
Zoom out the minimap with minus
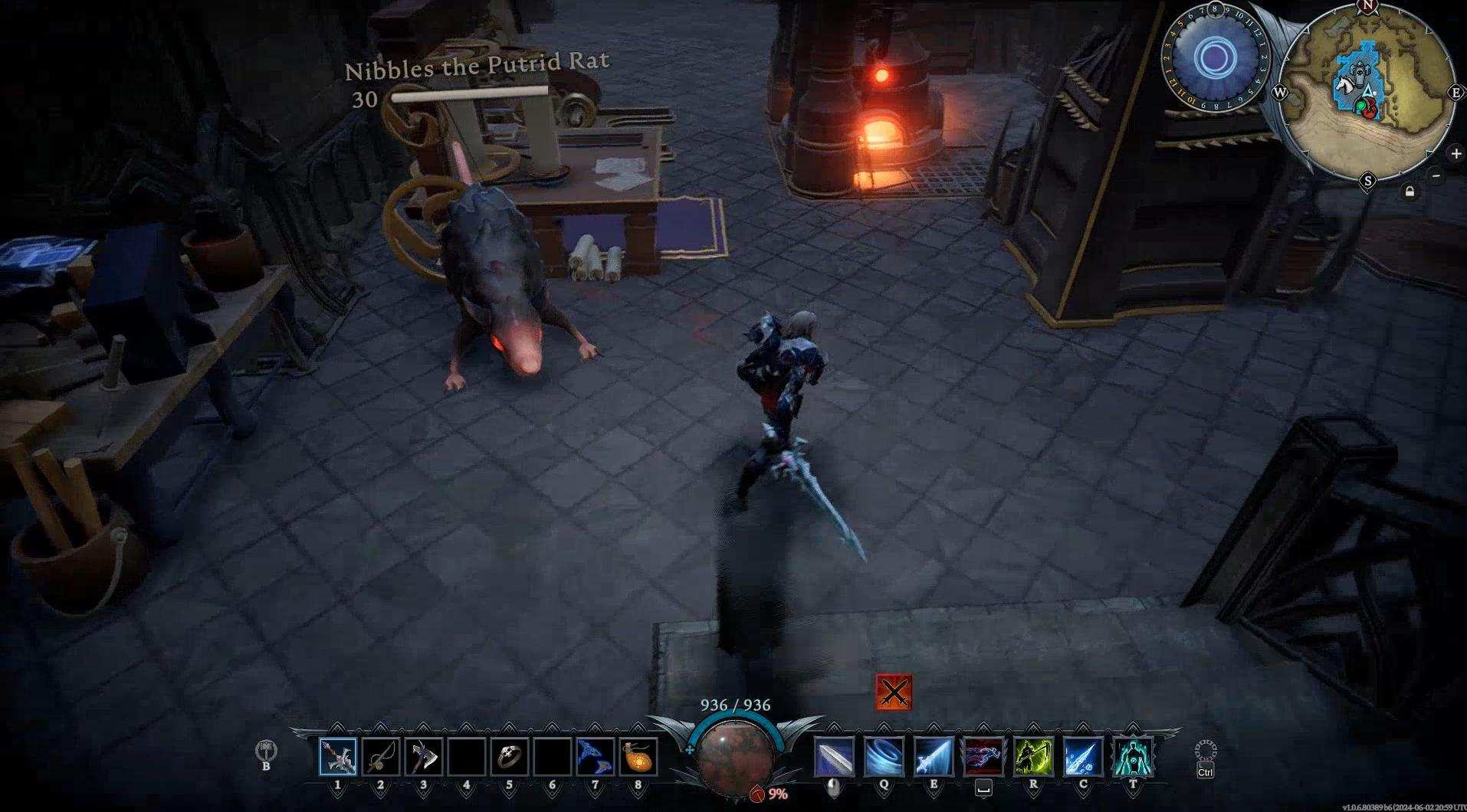coord(1436,175)
